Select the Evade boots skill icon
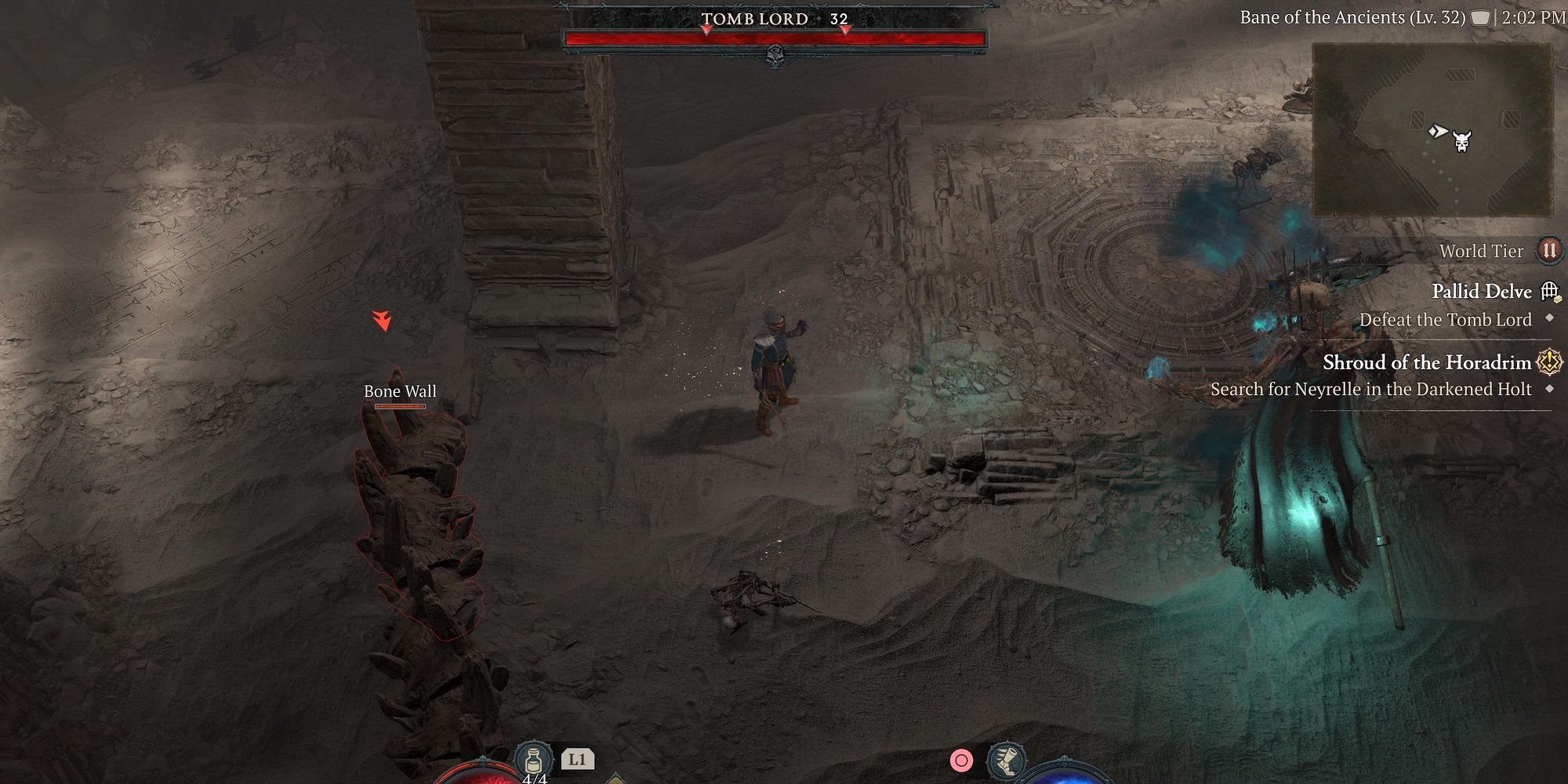Viewport: 1568px width, 784px height. (1008, 760)
